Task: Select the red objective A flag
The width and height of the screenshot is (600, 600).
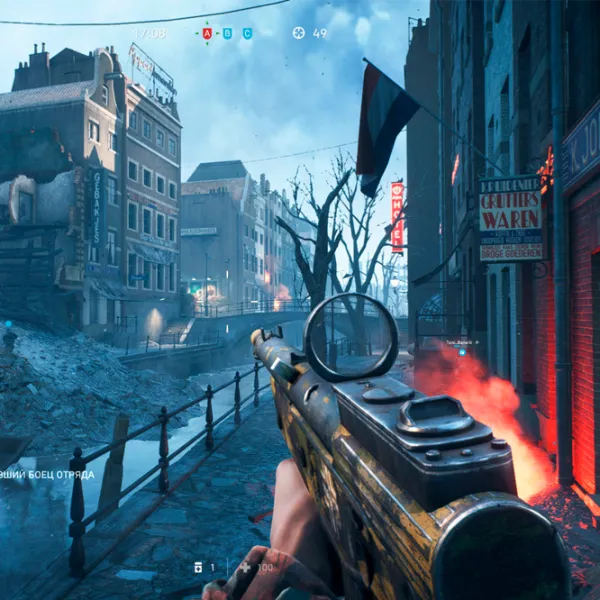Action: click(x=208, y=33)
